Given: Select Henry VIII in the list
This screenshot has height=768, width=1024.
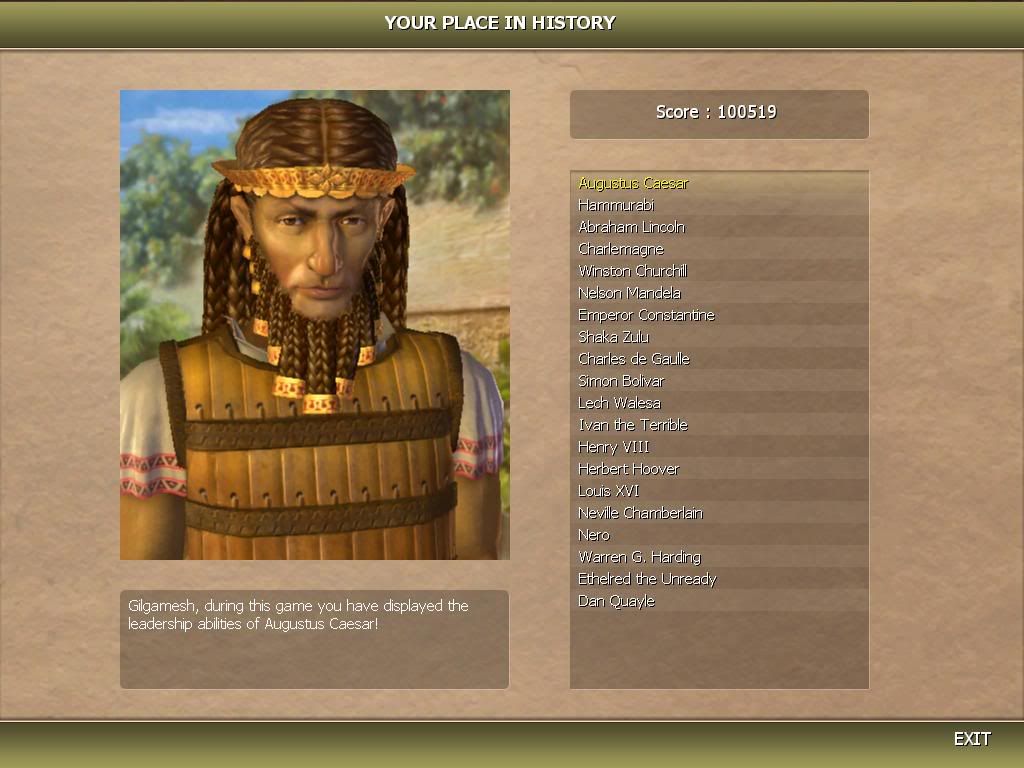Looking at the screenshot, I should click(613, 447).
